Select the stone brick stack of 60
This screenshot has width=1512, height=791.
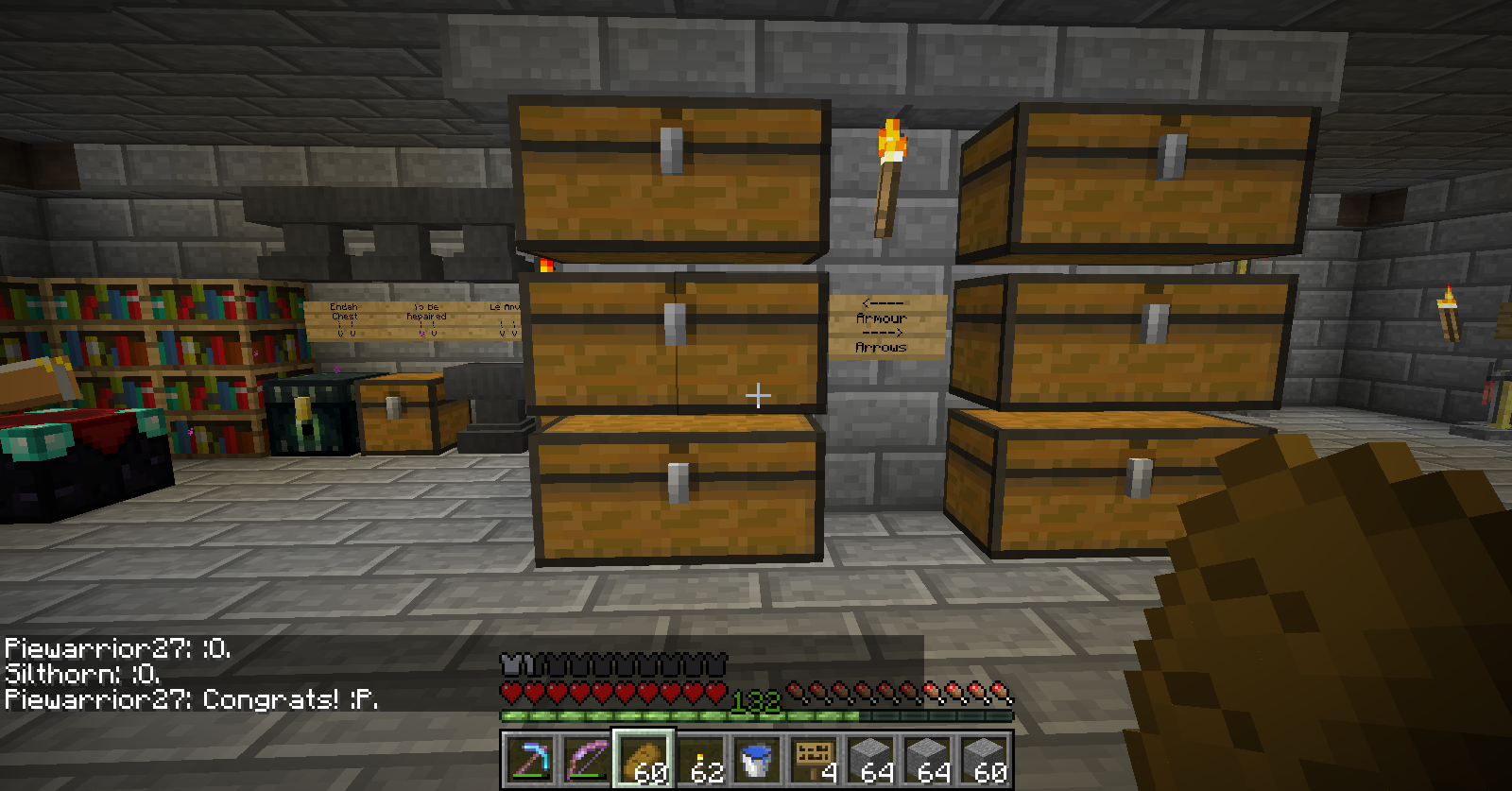(x=984, y=759)
